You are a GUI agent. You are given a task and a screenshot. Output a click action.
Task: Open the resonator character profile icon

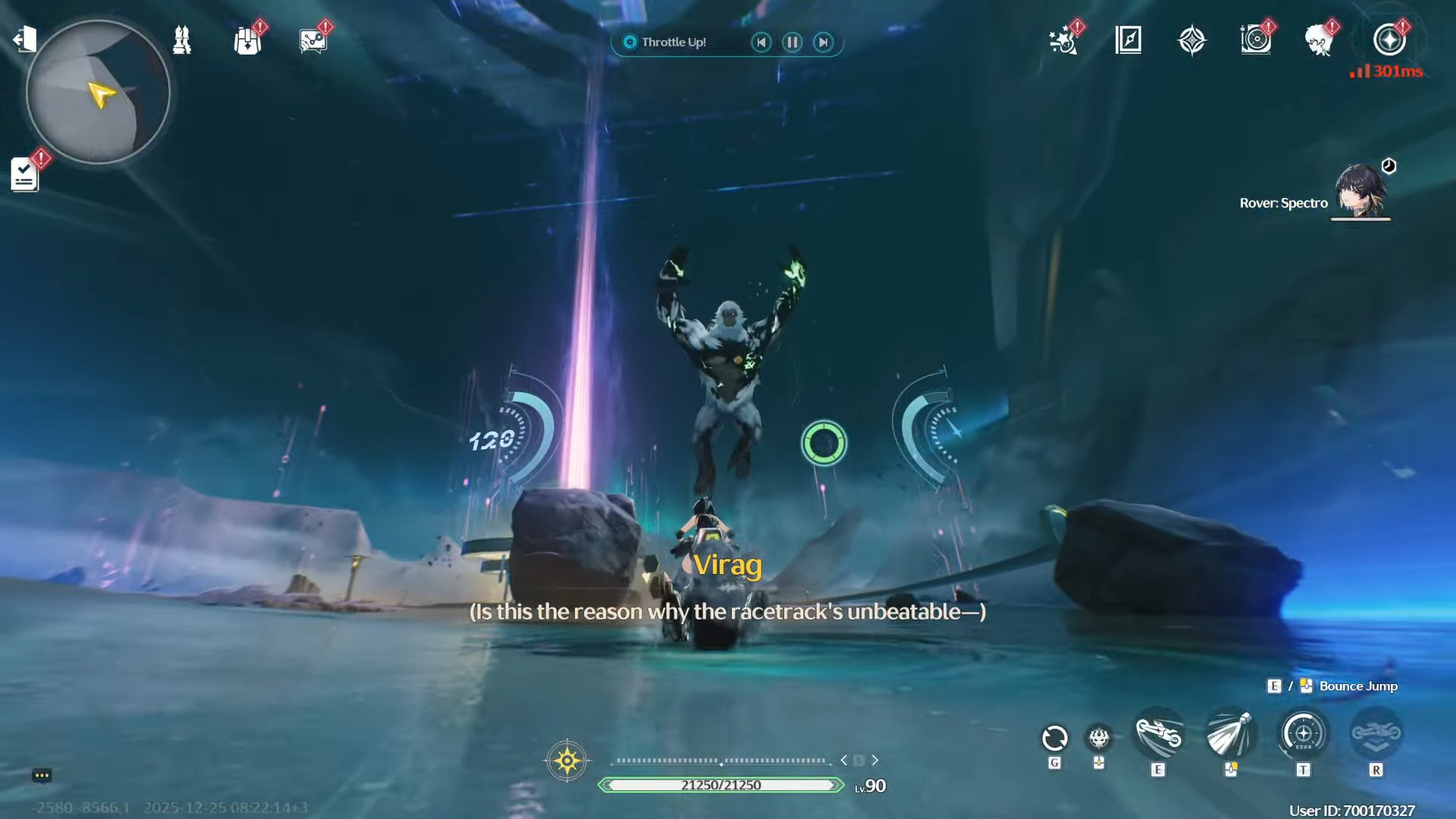point(1319,40)
